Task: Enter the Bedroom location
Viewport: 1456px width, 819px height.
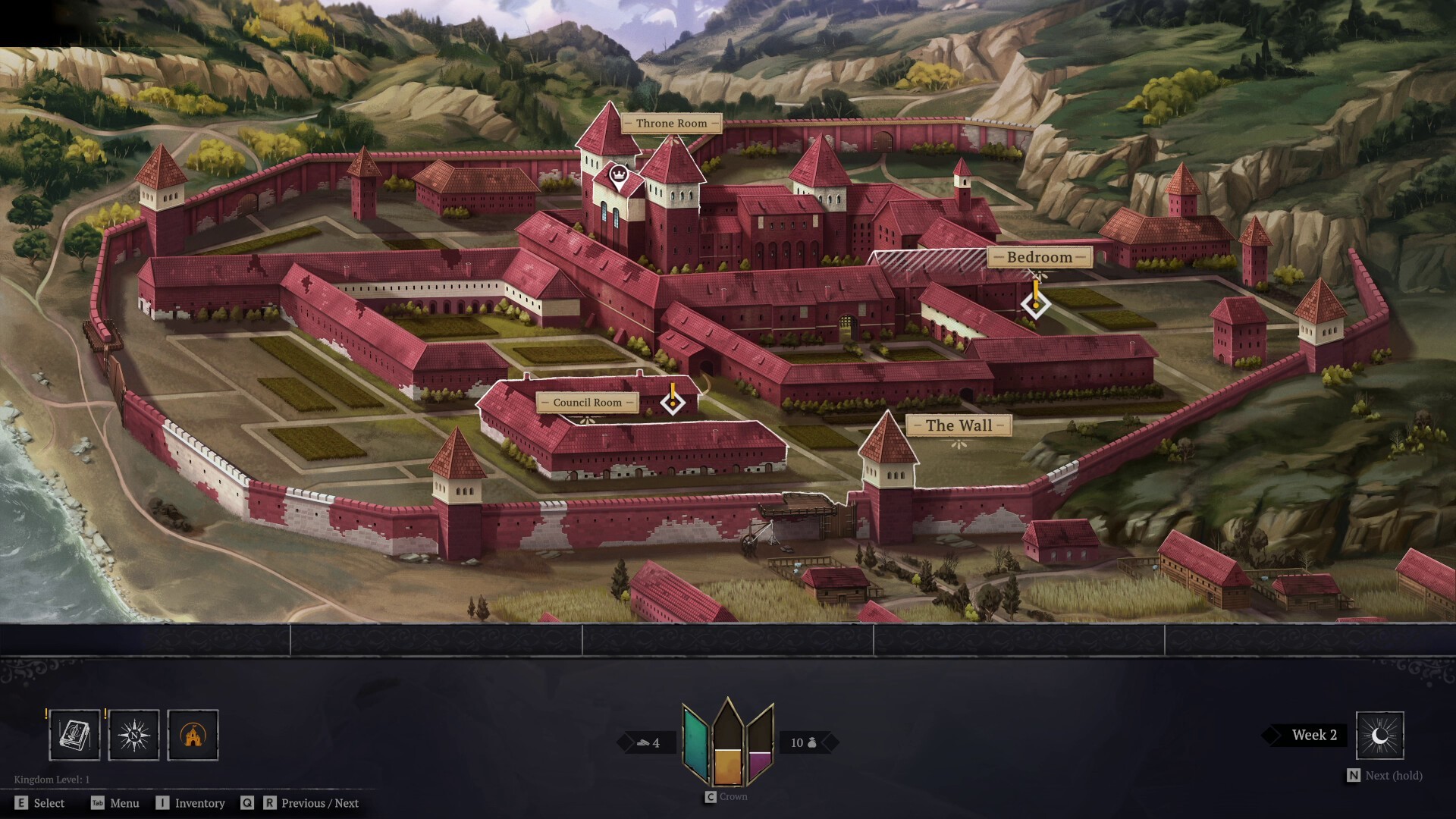Action: click(1039, 257)
